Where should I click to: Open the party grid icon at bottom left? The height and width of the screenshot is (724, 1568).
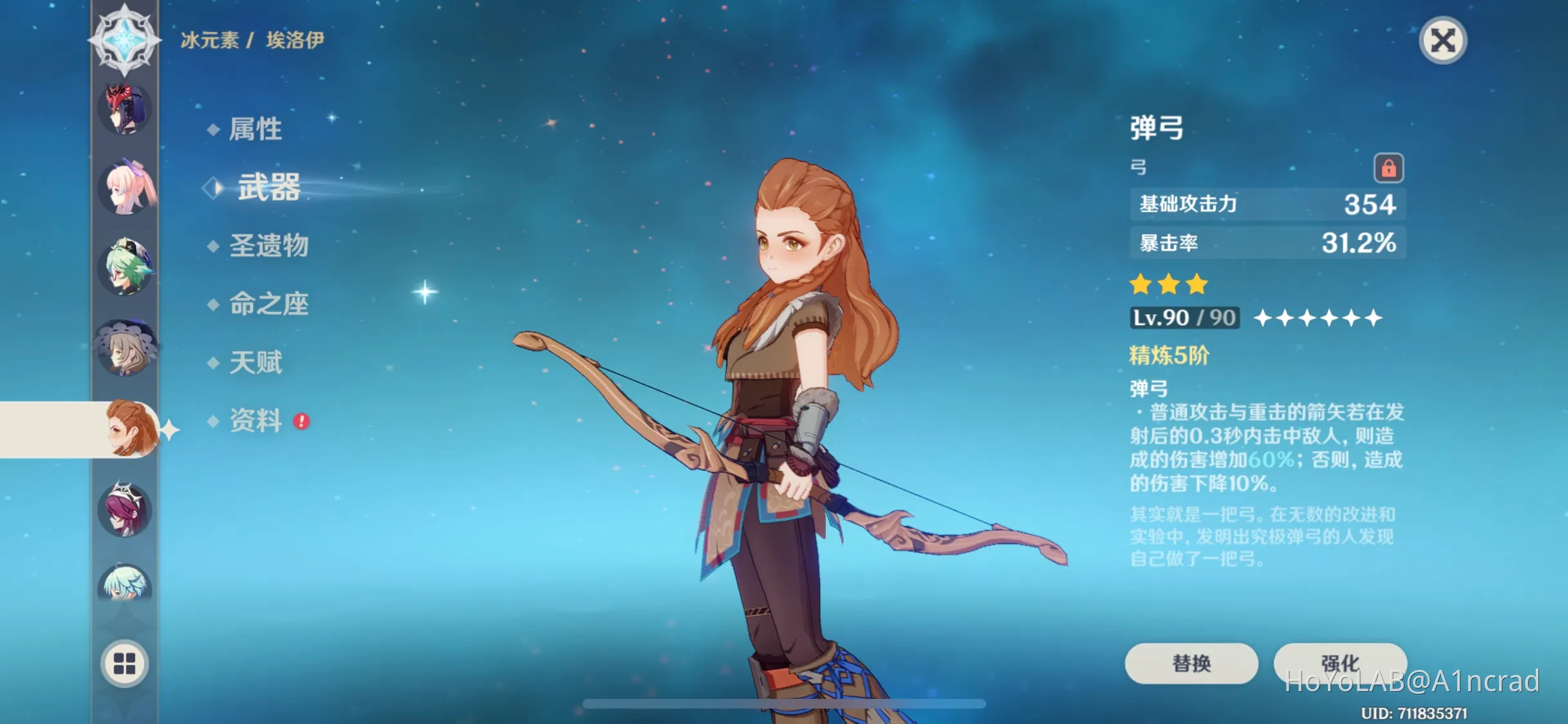click(x=126, y=664)
